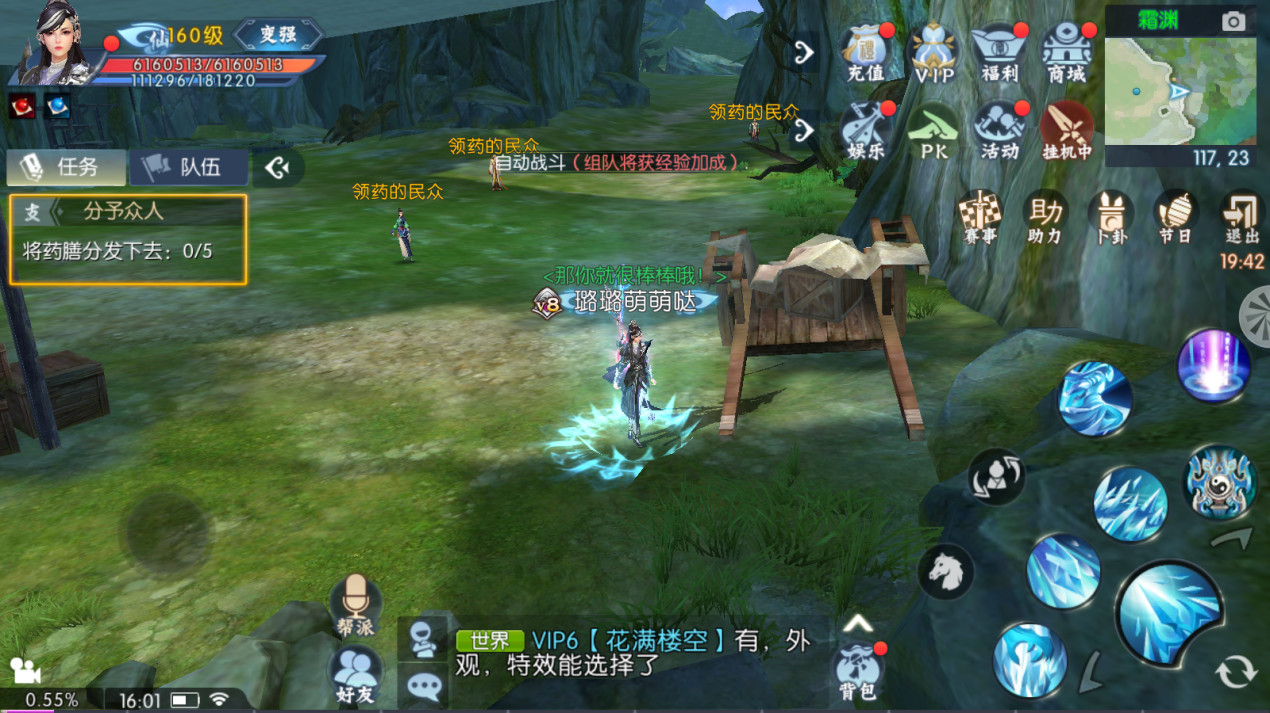Toggle the 挂机中 auto-battle button
The width and height of the screenshot is (1270, 713).
(x=1066, y=130)
